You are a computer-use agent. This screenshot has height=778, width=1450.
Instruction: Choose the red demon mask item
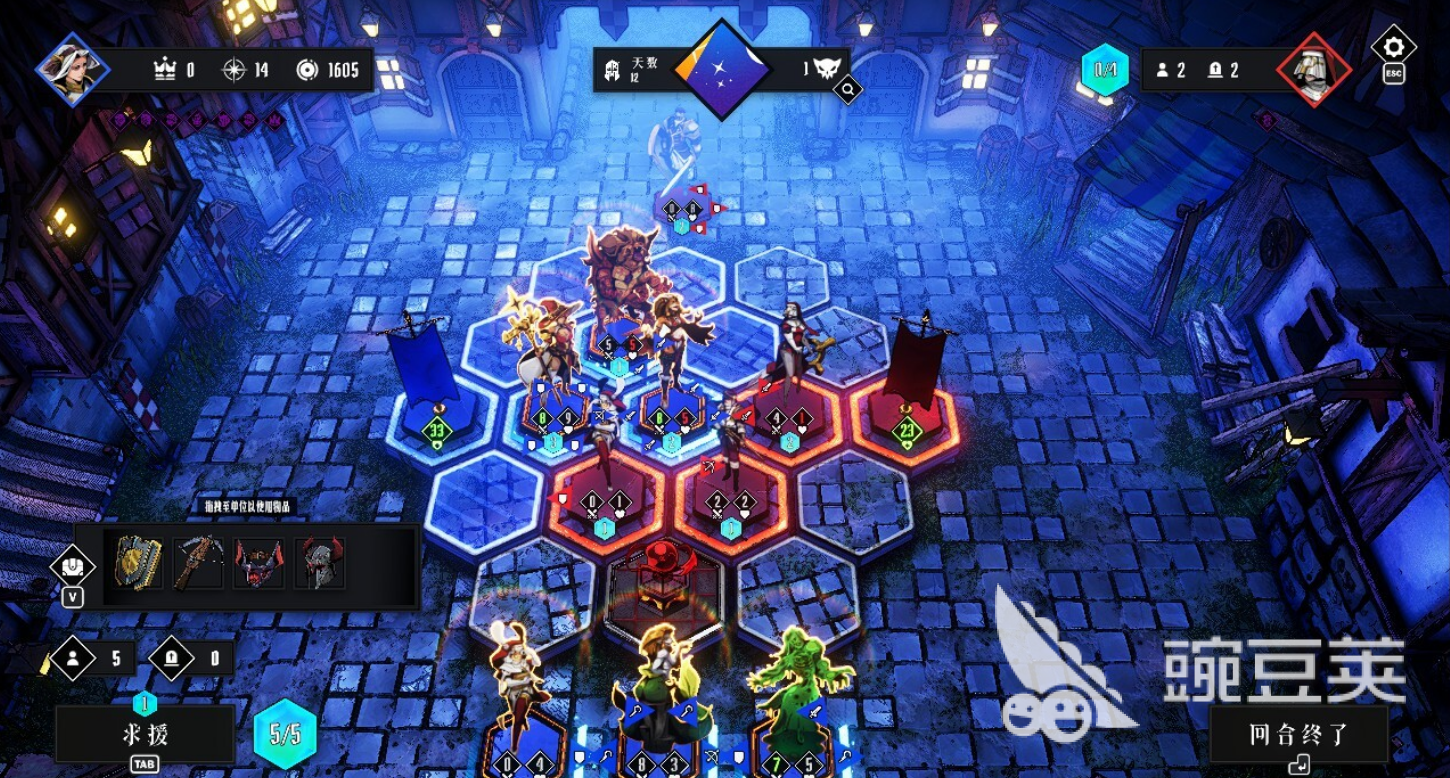click(258, 563)
